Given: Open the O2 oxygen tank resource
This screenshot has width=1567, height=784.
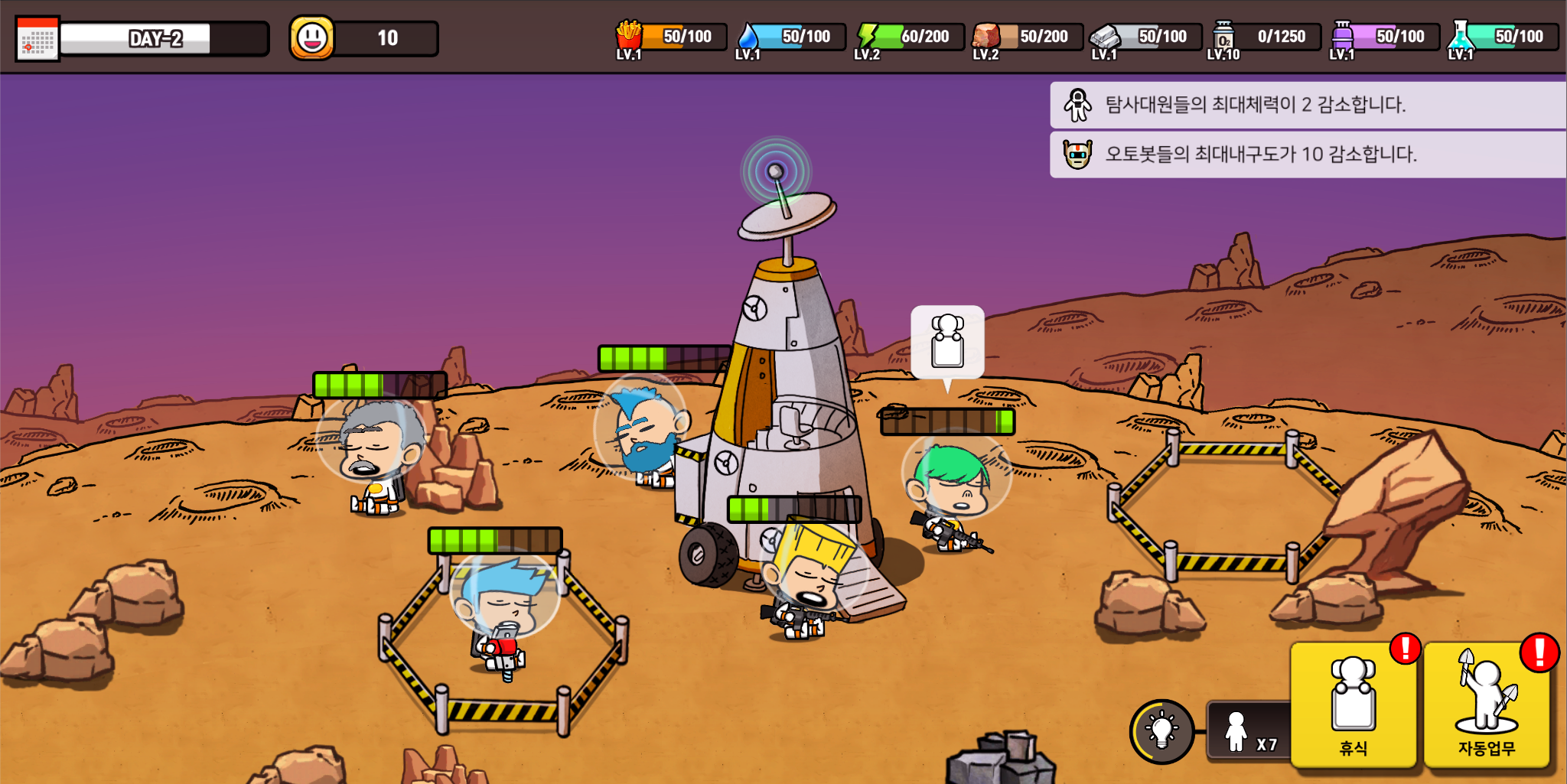Looking at the screenshot, I should (x=1223, y=36).
